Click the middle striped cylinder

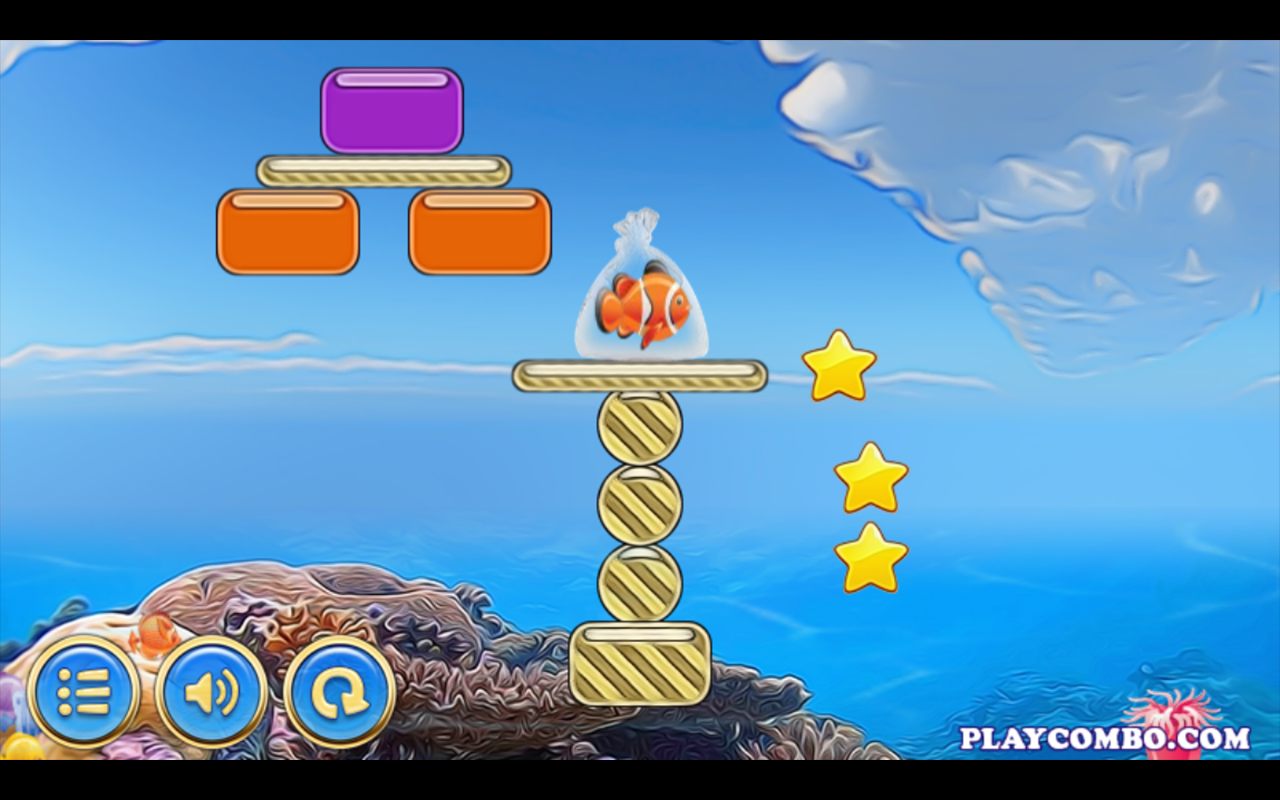point(640,503)
